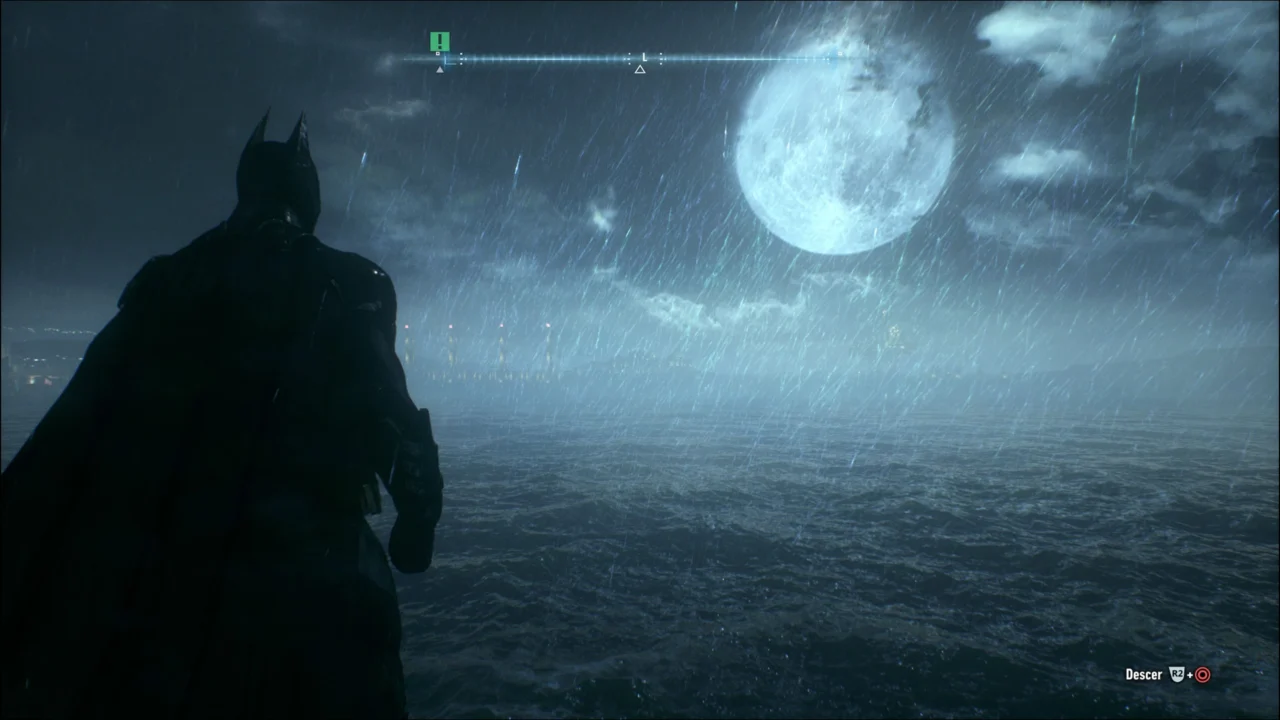Viewport: 1280px width, 720px height.
Task: Click the right dotted tick group on the compass
Action: (660, 58)
